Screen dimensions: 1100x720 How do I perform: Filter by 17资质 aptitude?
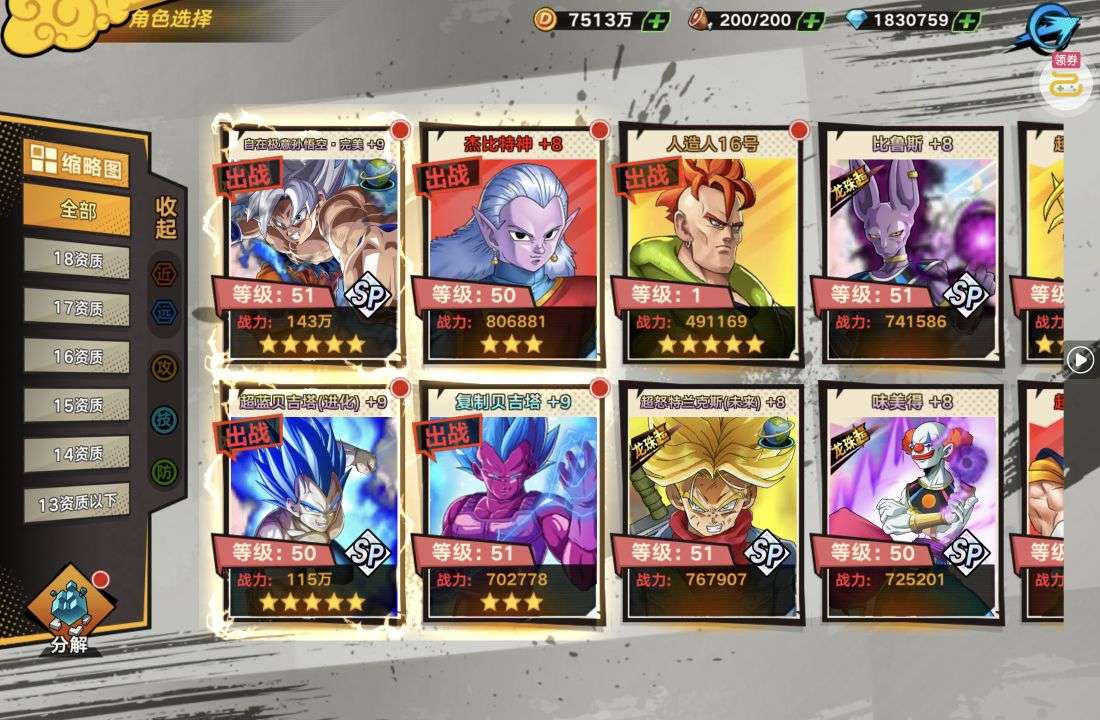(x=77, y=308)
